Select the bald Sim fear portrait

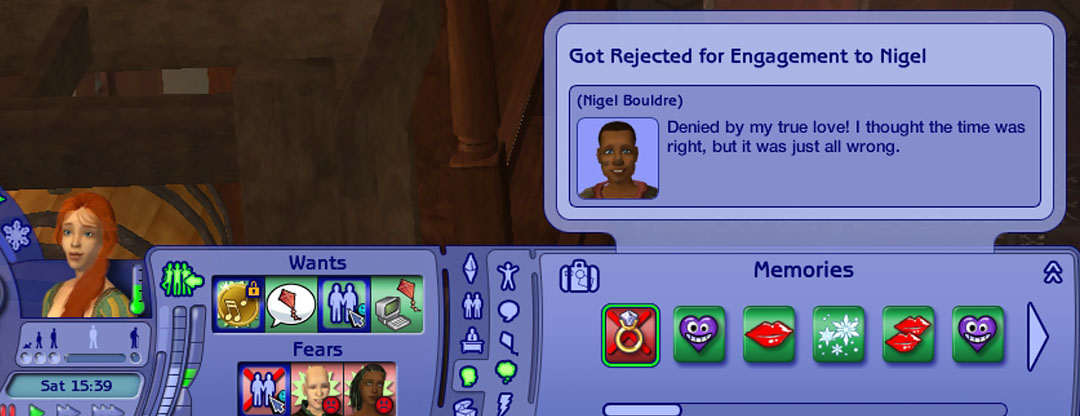point(317,390)
